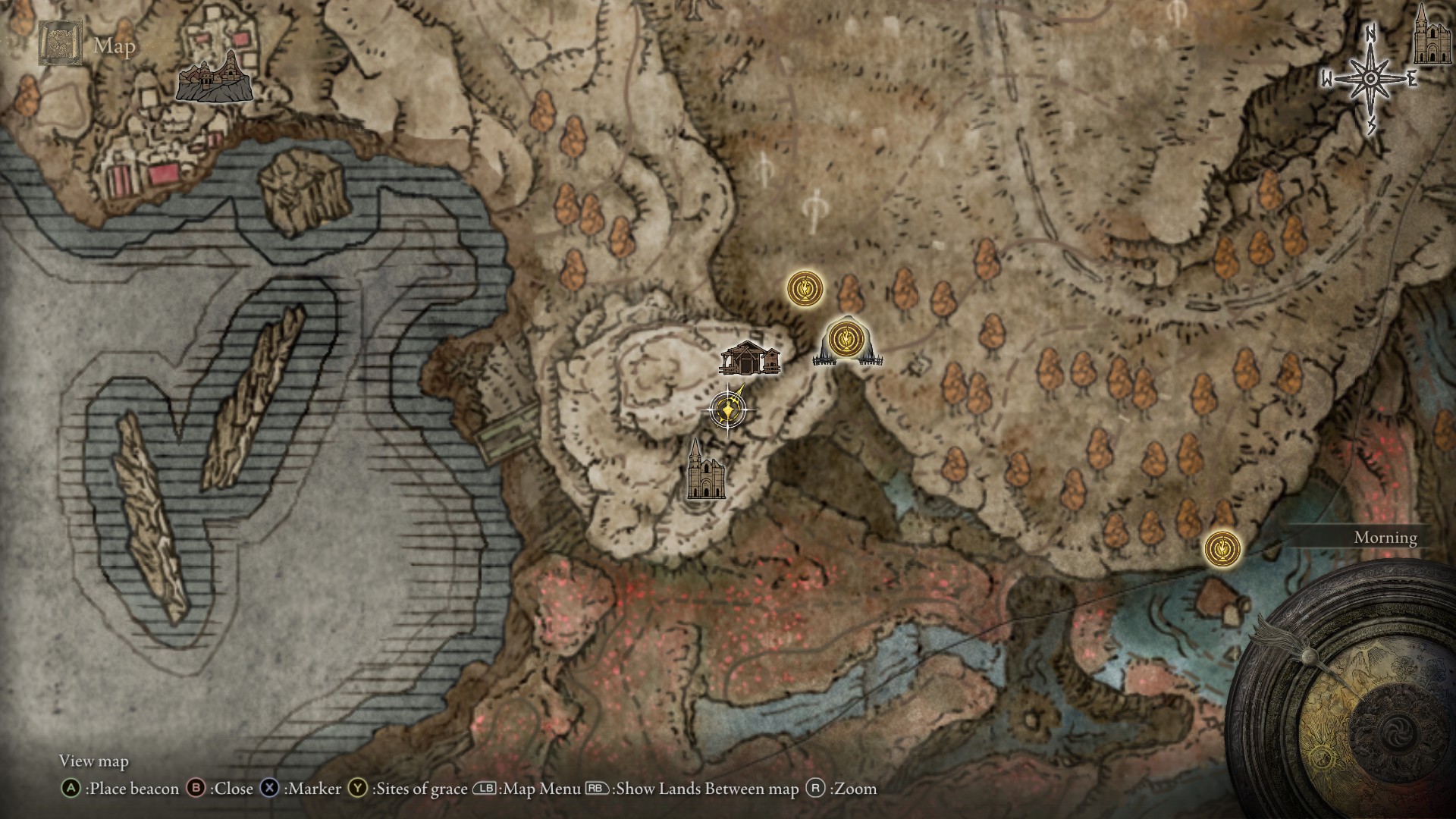Select the ruined town icon on the cliff
The width and height of the screenshot is (1456, 819).
coord(214,77)
